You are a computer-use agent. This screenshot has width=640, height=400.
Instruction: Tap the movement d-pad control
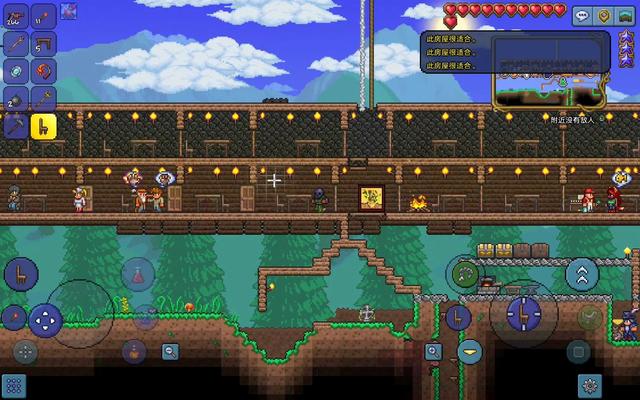pyautogui.click(x=44, y=320)
